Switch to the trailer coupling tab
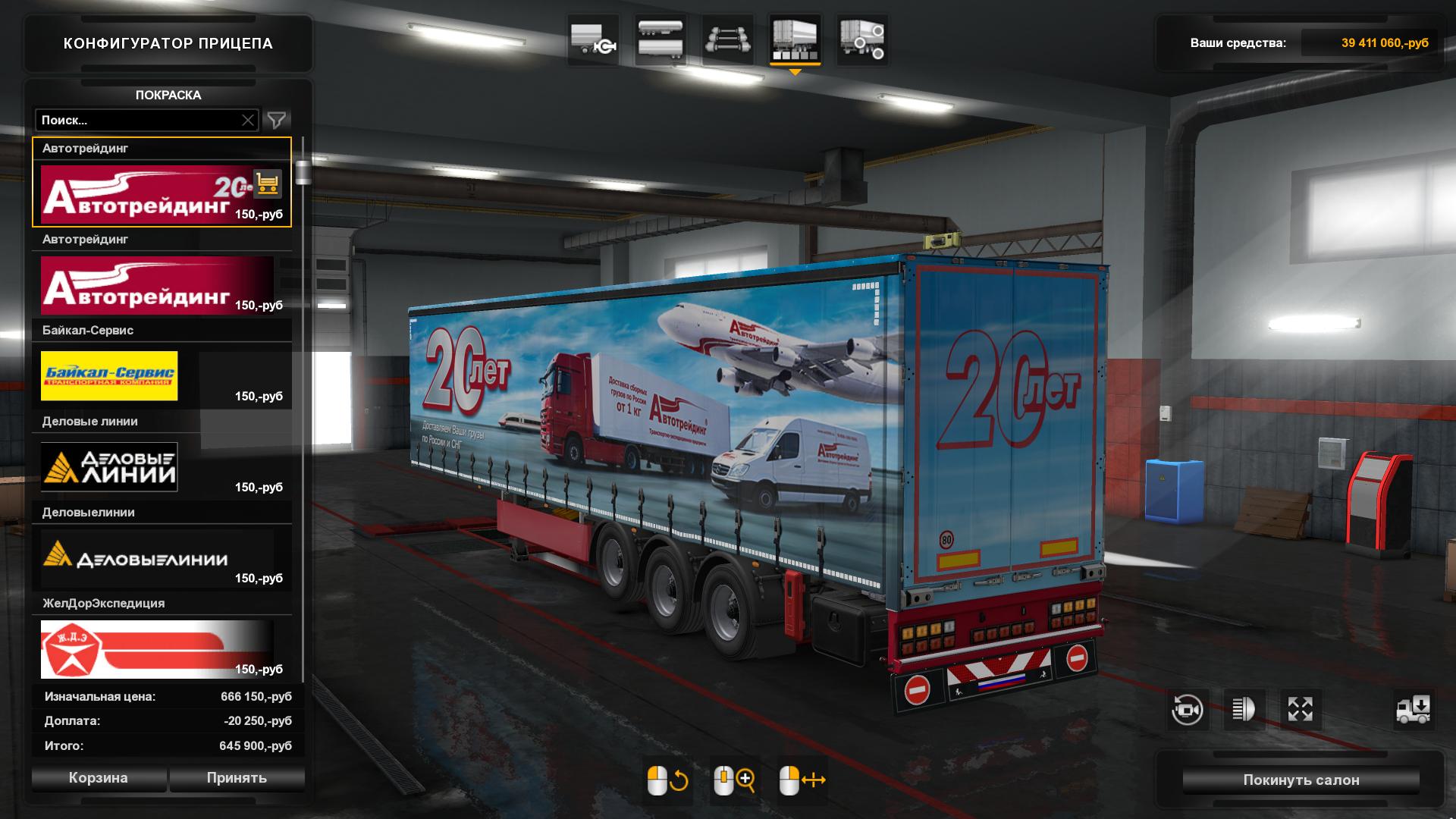This screenshot has height=819, width=1456. [x=593, y=39]
